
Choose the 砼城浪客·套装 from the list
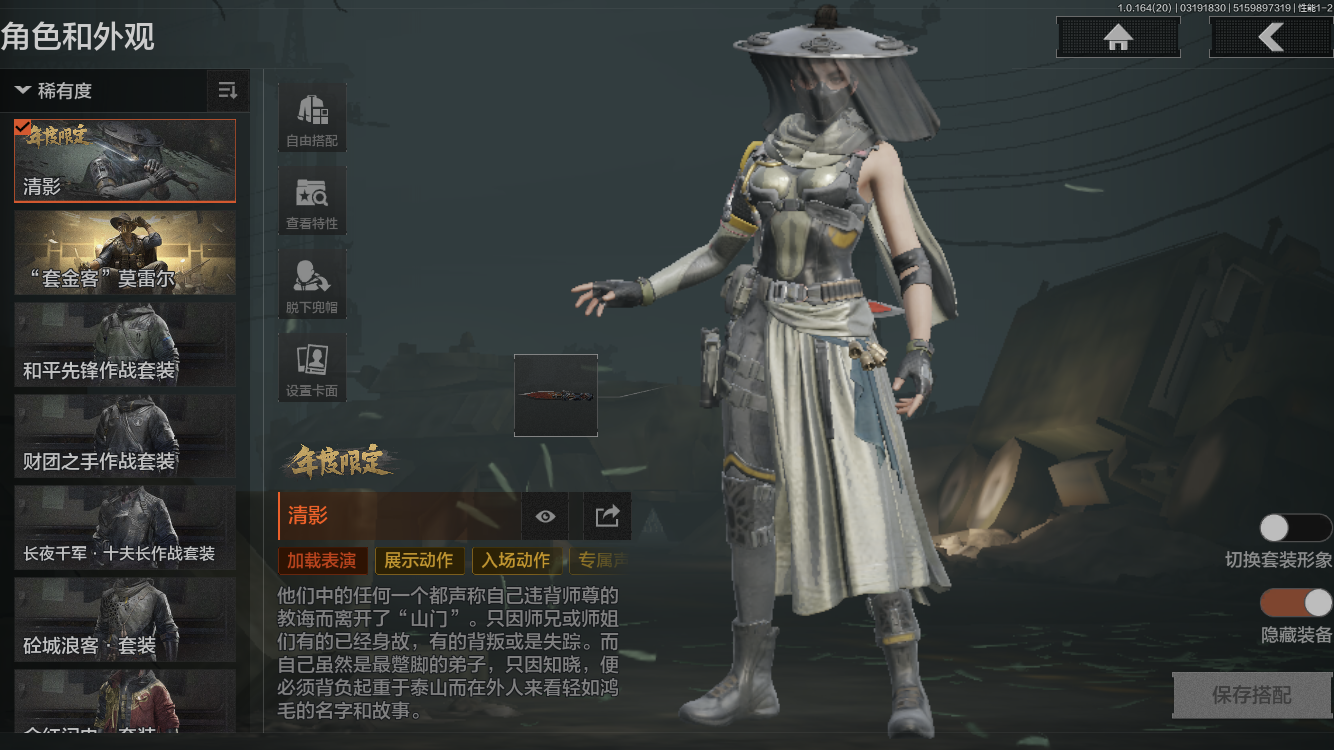click(x=124, y=620)
